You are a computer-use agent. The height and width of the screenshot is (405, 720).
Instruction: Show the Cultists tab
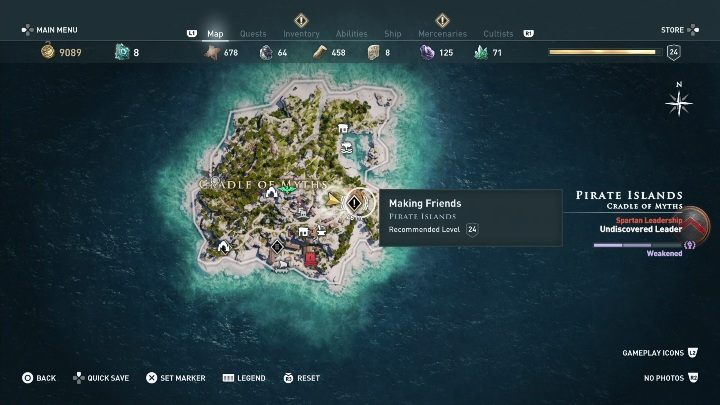coord(498,33)
